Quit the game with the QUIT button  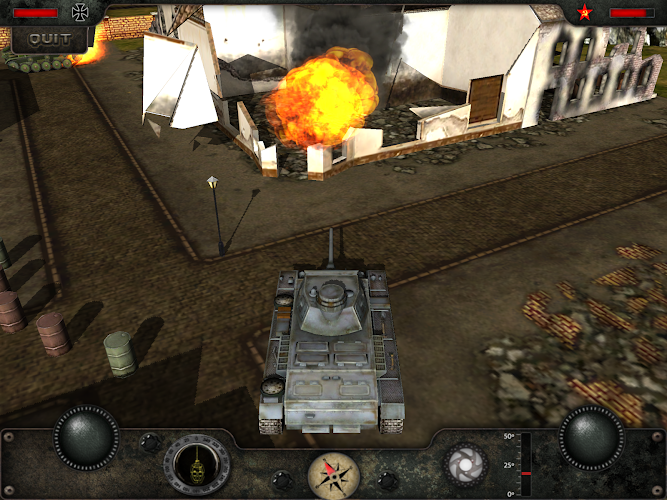pyautogui.click(x=49, y=39)
